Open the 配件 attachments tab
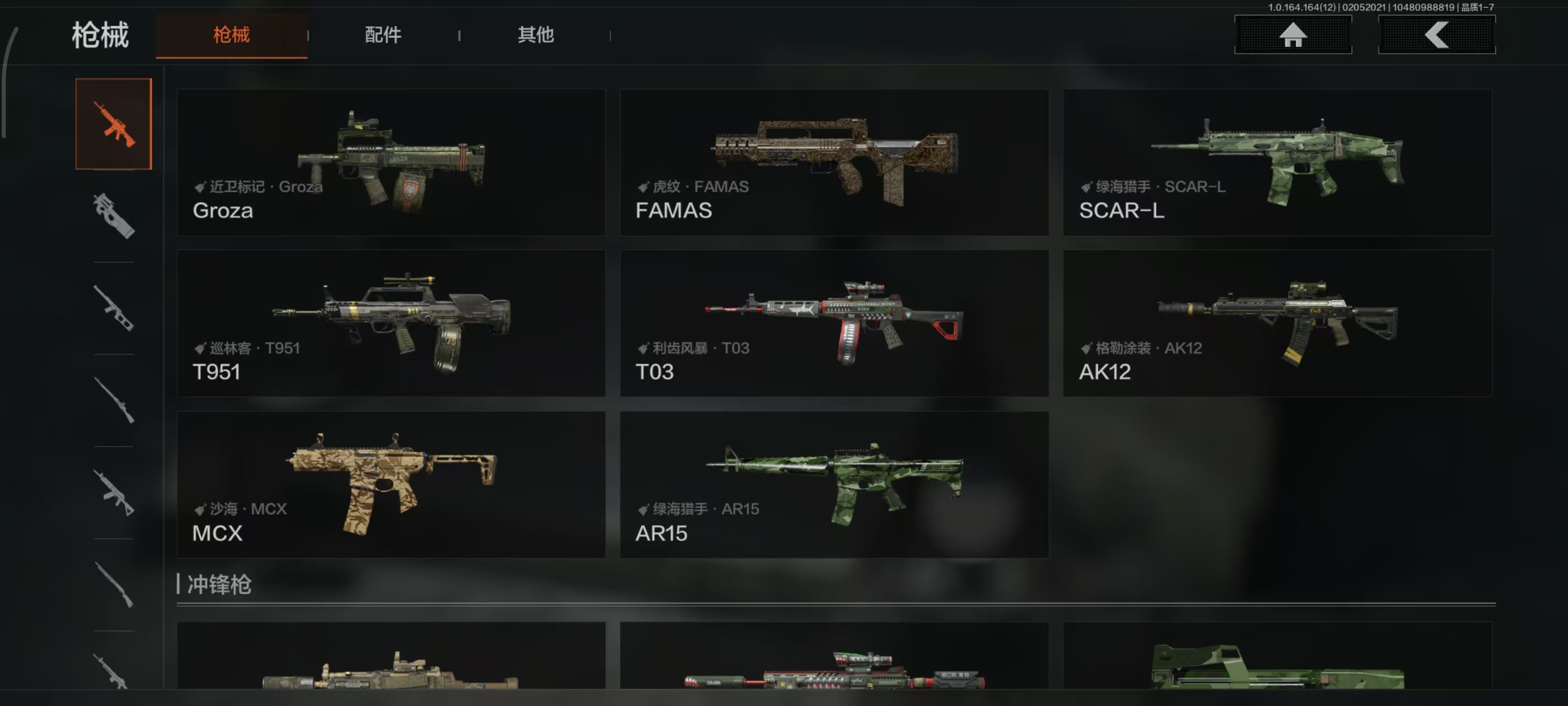This screenshot has width=1568, height=706. click(383, 35)
